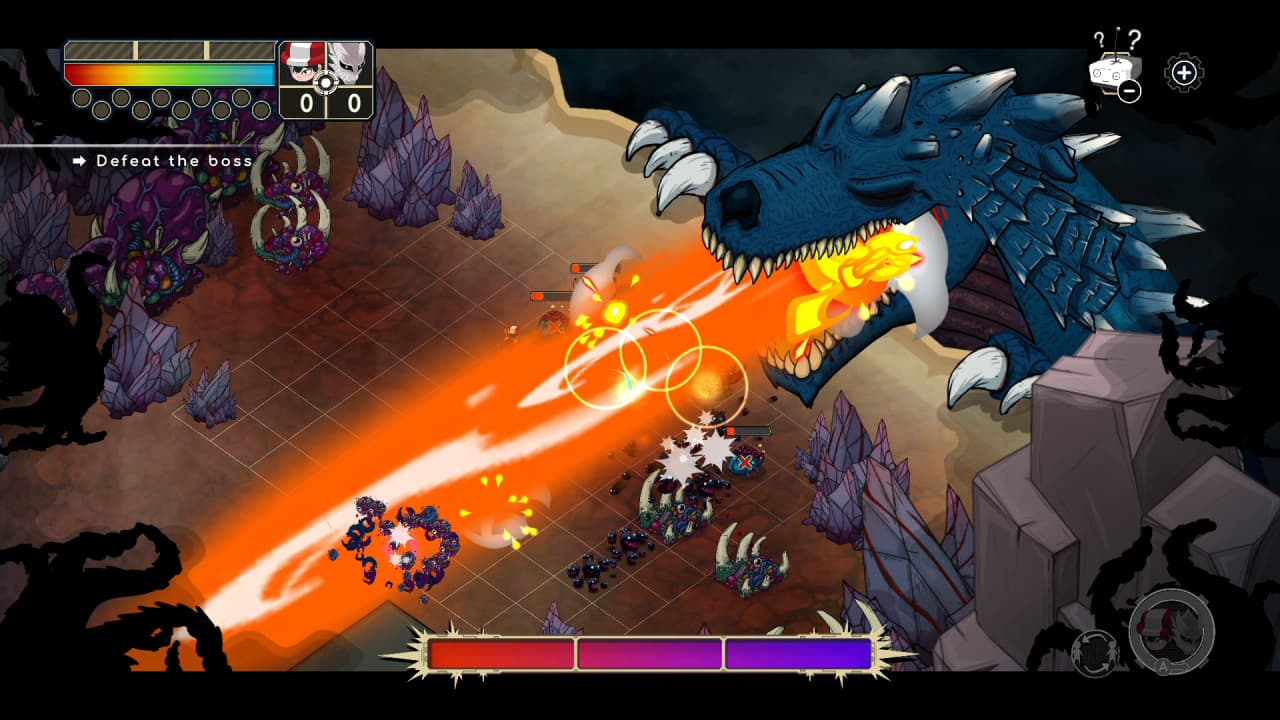Expand the question marks above the robot

click(1116, 40)
